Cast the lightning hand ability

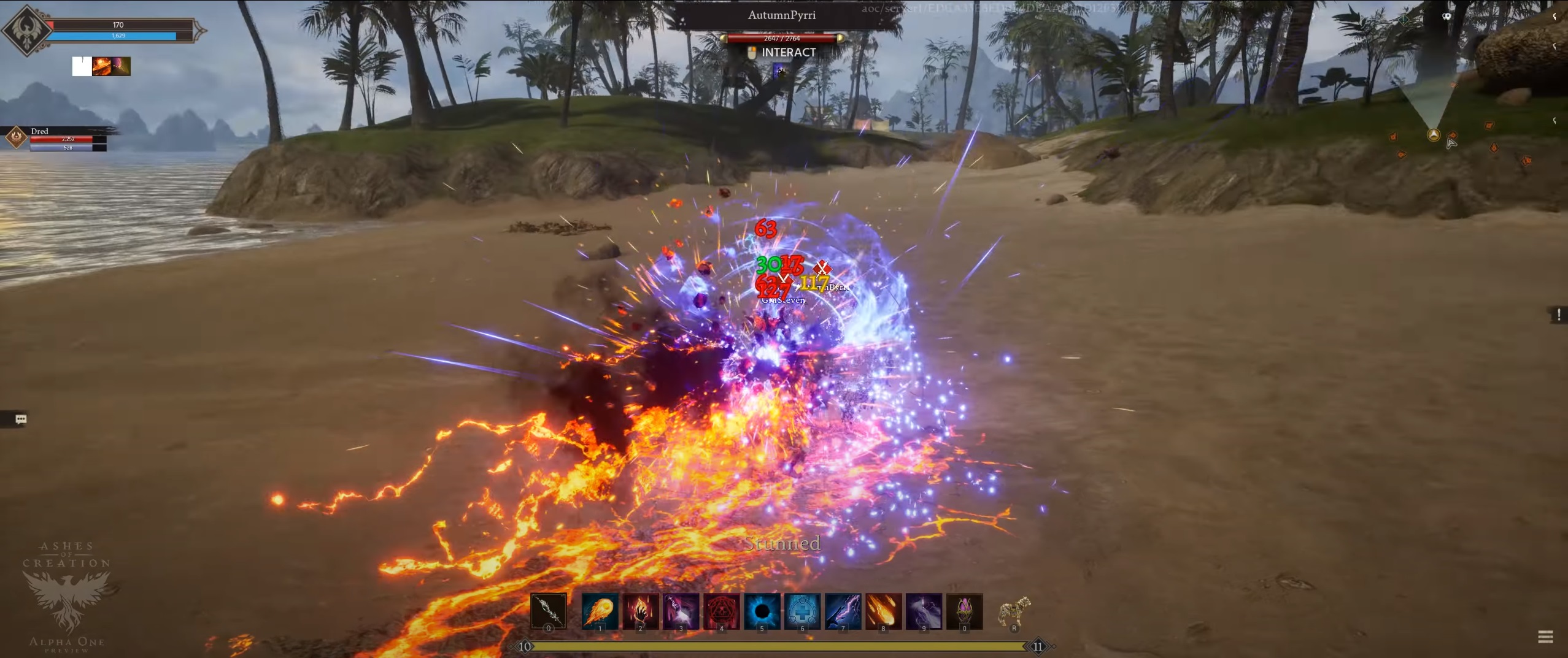(843, 610)
